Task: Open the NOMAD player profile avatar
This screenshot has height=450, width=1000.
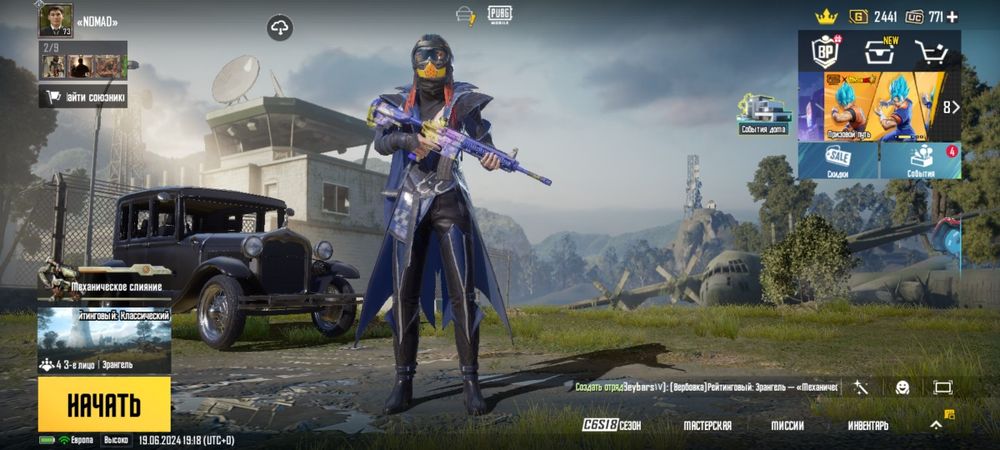Action: point(55,20)
